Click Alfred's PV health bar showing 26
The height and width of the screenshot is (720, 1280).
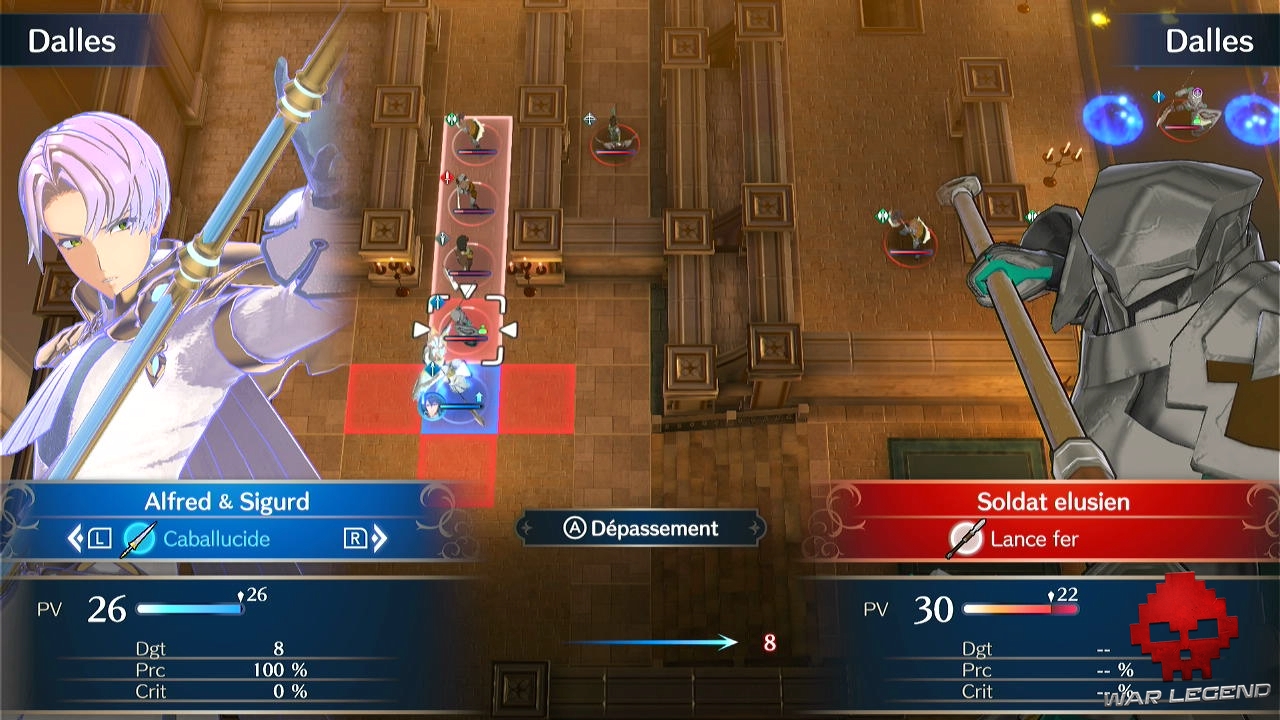(192, 606)
